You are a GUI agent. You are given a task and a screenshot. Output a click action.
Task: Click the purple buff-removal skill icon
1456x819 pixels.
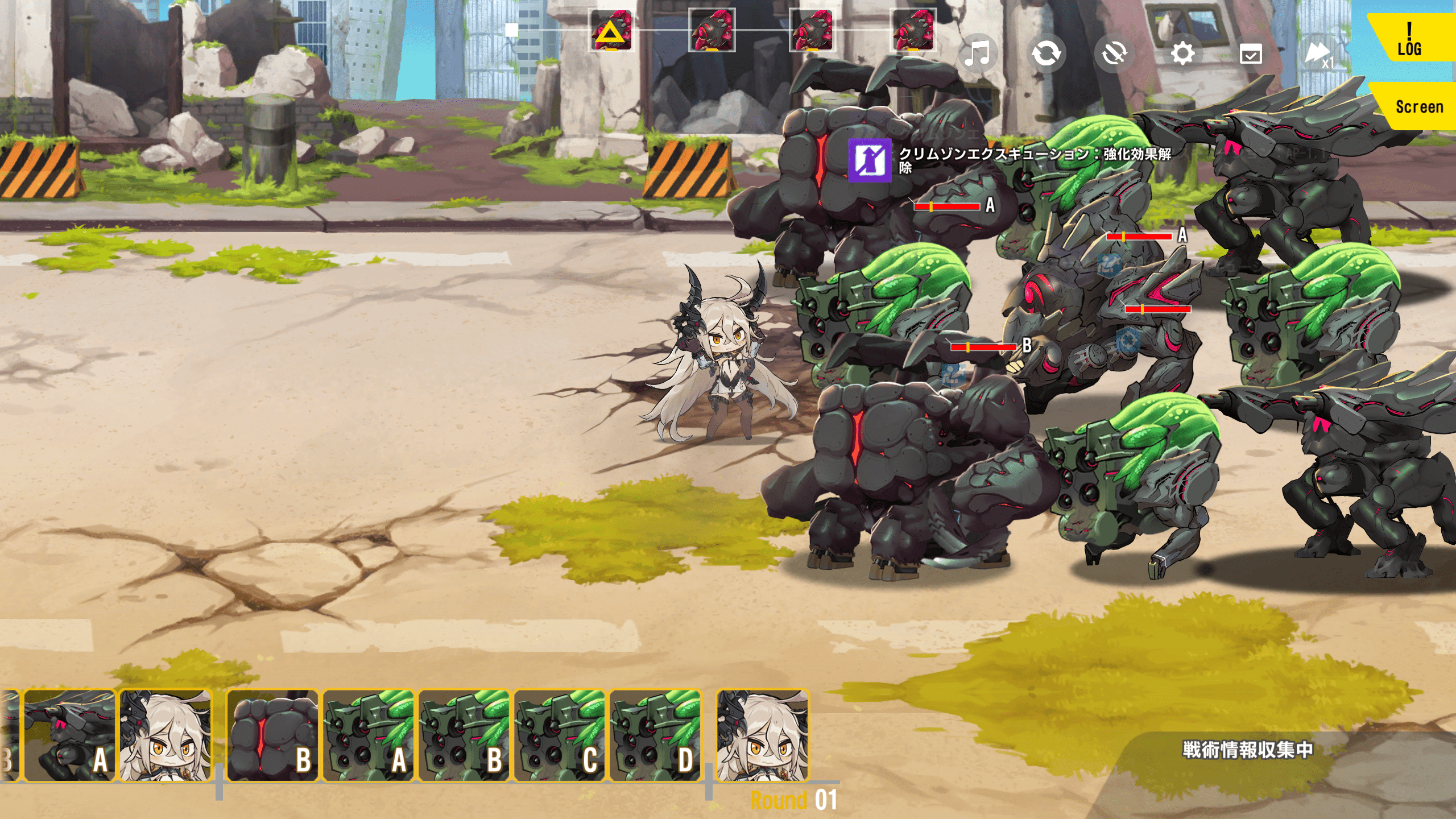click(x=870, y=160)
